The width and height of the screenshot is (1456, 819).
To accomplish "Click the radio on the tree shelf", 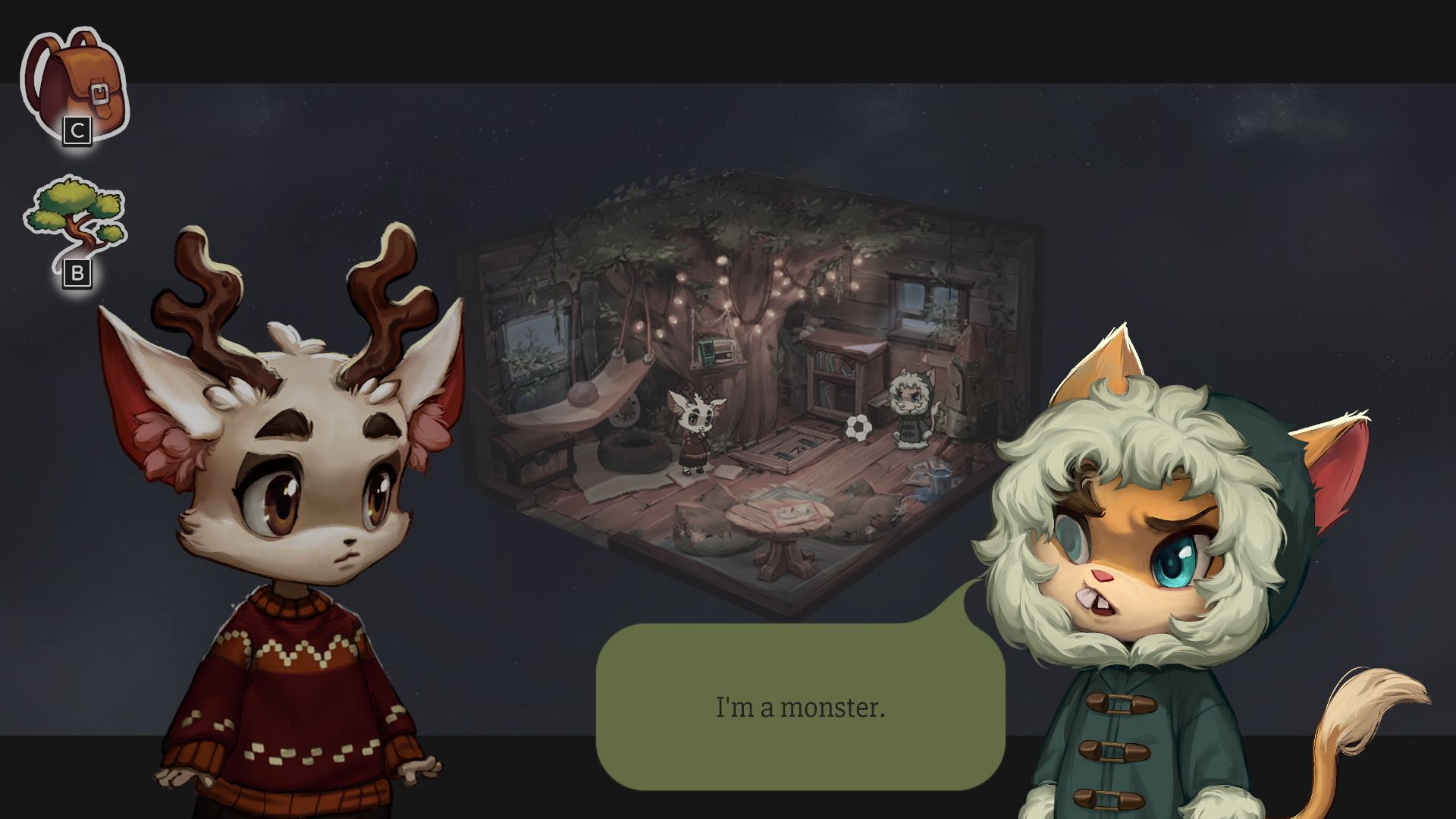I will click(716, 350).
